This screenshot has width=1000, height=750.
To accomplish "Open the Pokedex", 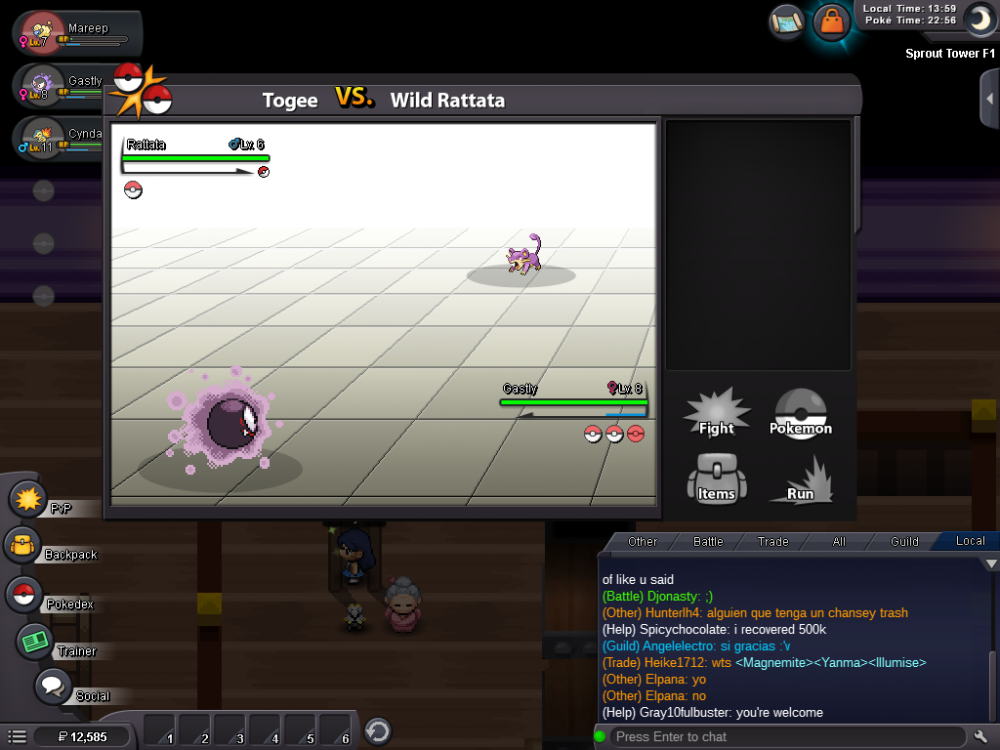I will tap(24, 594).
